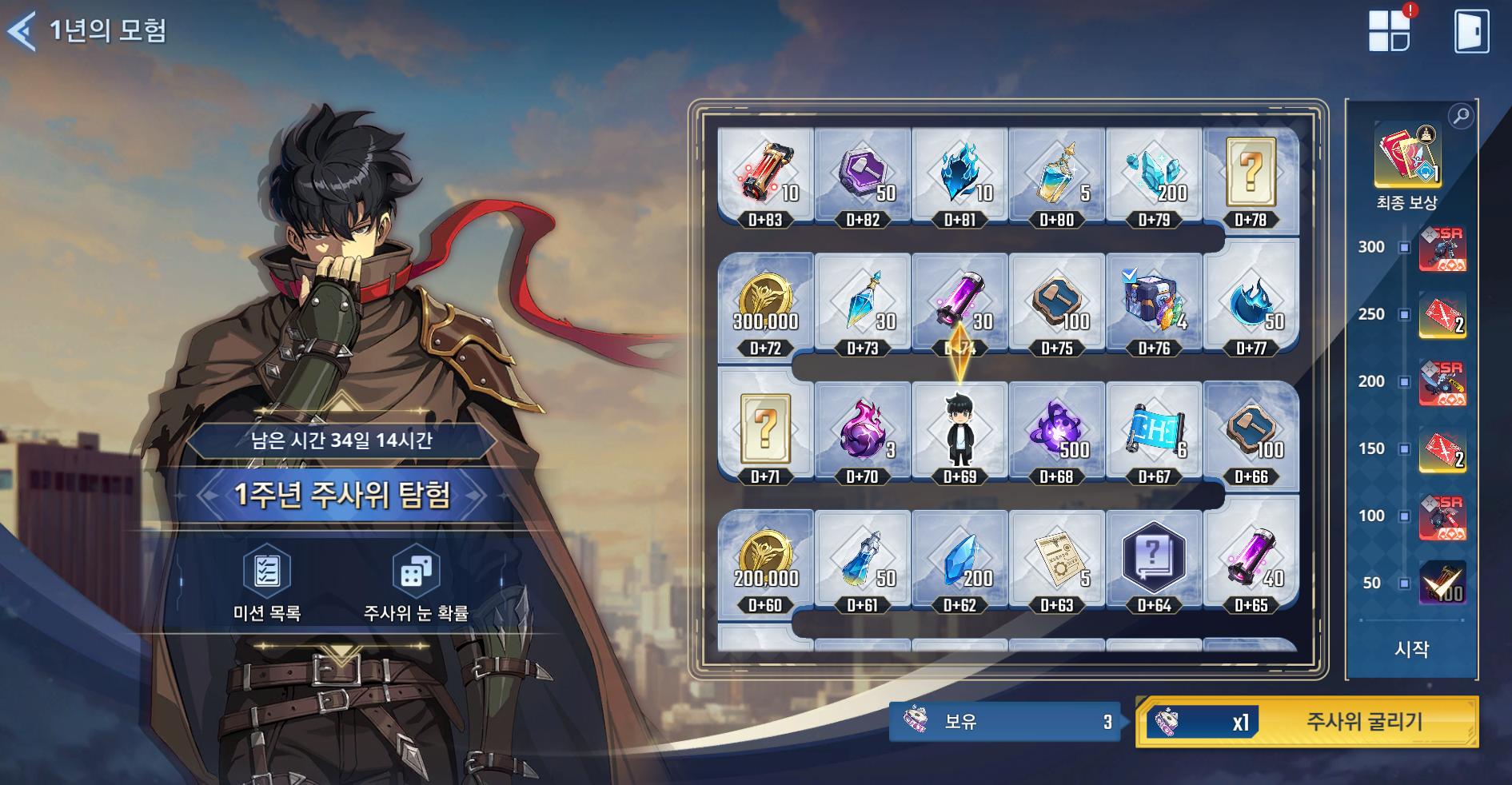Screen dimensions: 1512x785
Task: Inspect the final reward magnifier icon
Action: click(1461, 116)
